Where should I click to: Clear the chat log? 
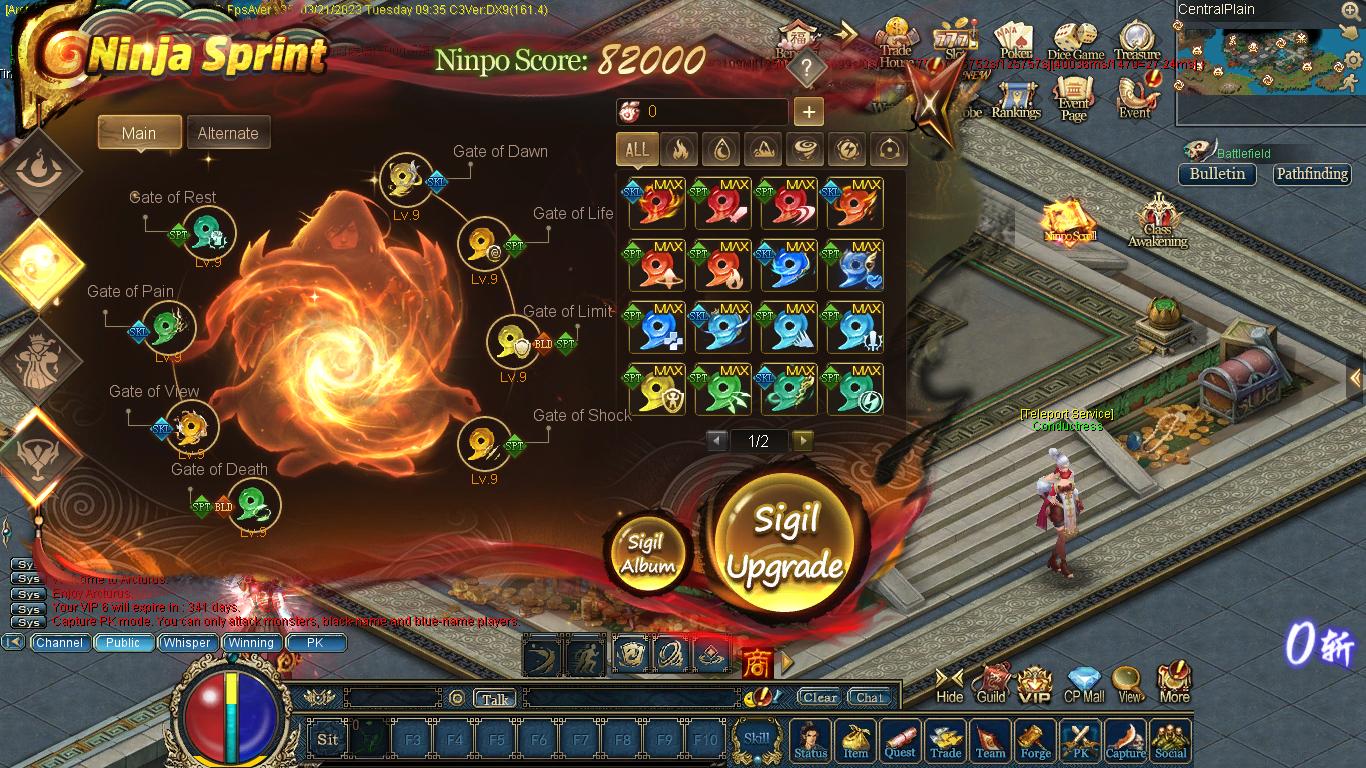click(820, 698)
